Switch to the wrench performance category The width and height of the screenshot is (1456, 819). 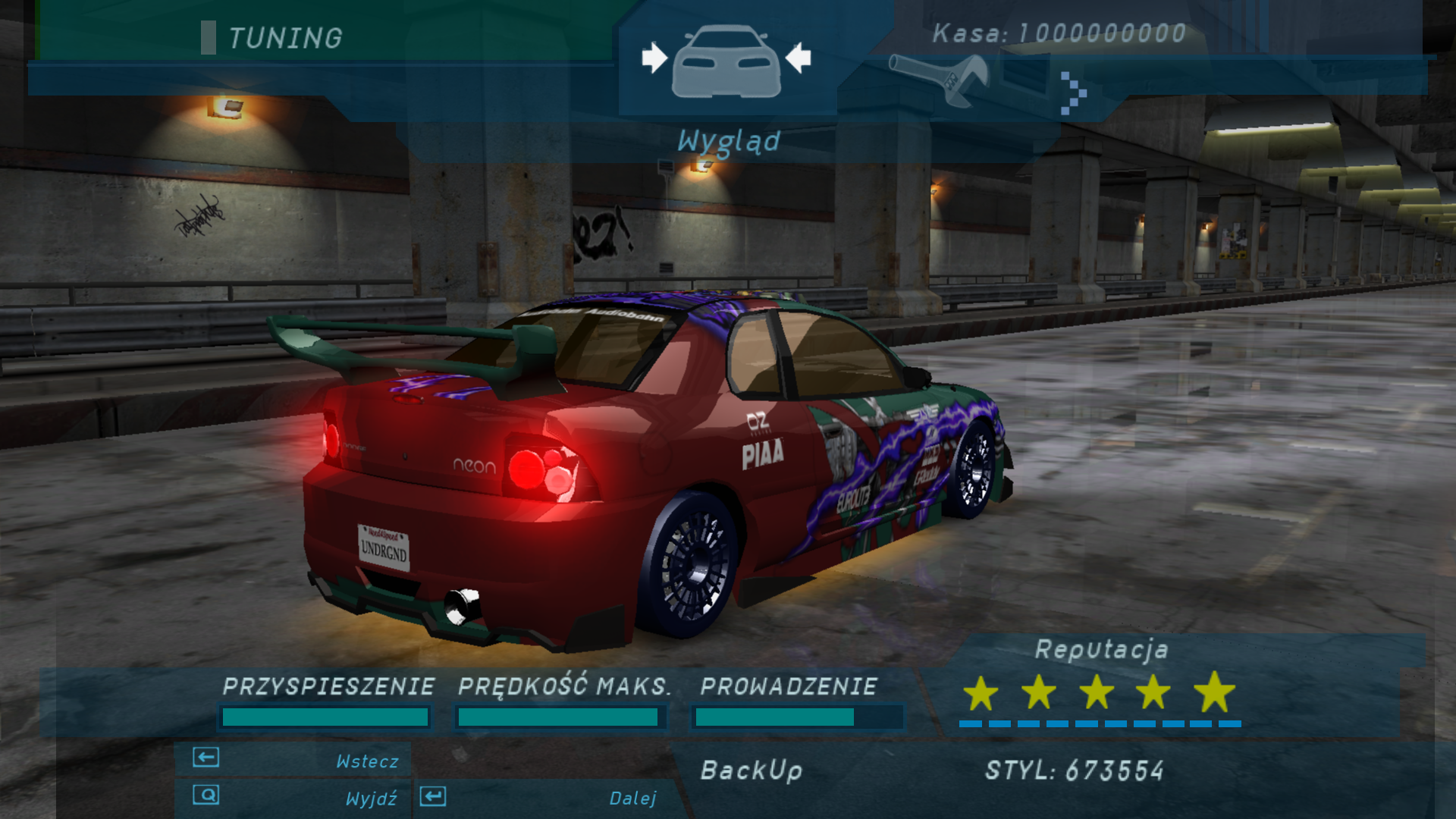(x=939, y=79)
